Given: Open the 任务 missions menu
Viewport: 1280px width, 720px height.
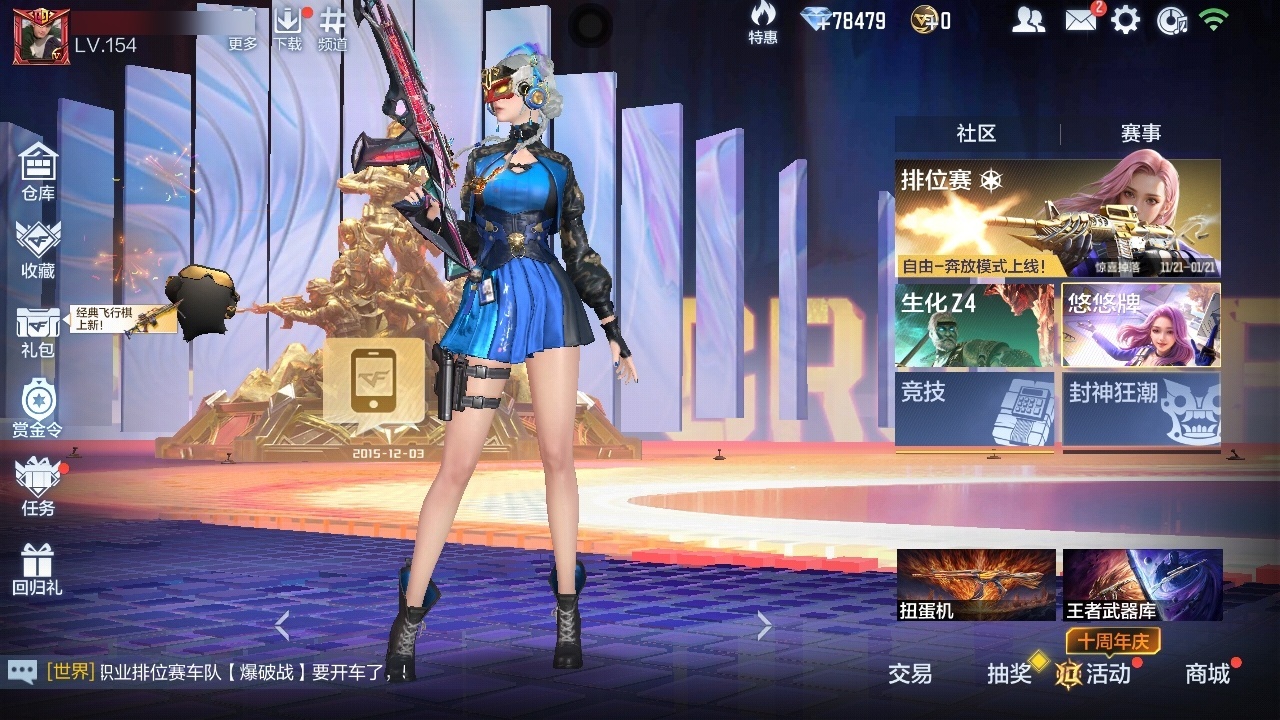Looking at the screenshot, I should tap(38, 487).
